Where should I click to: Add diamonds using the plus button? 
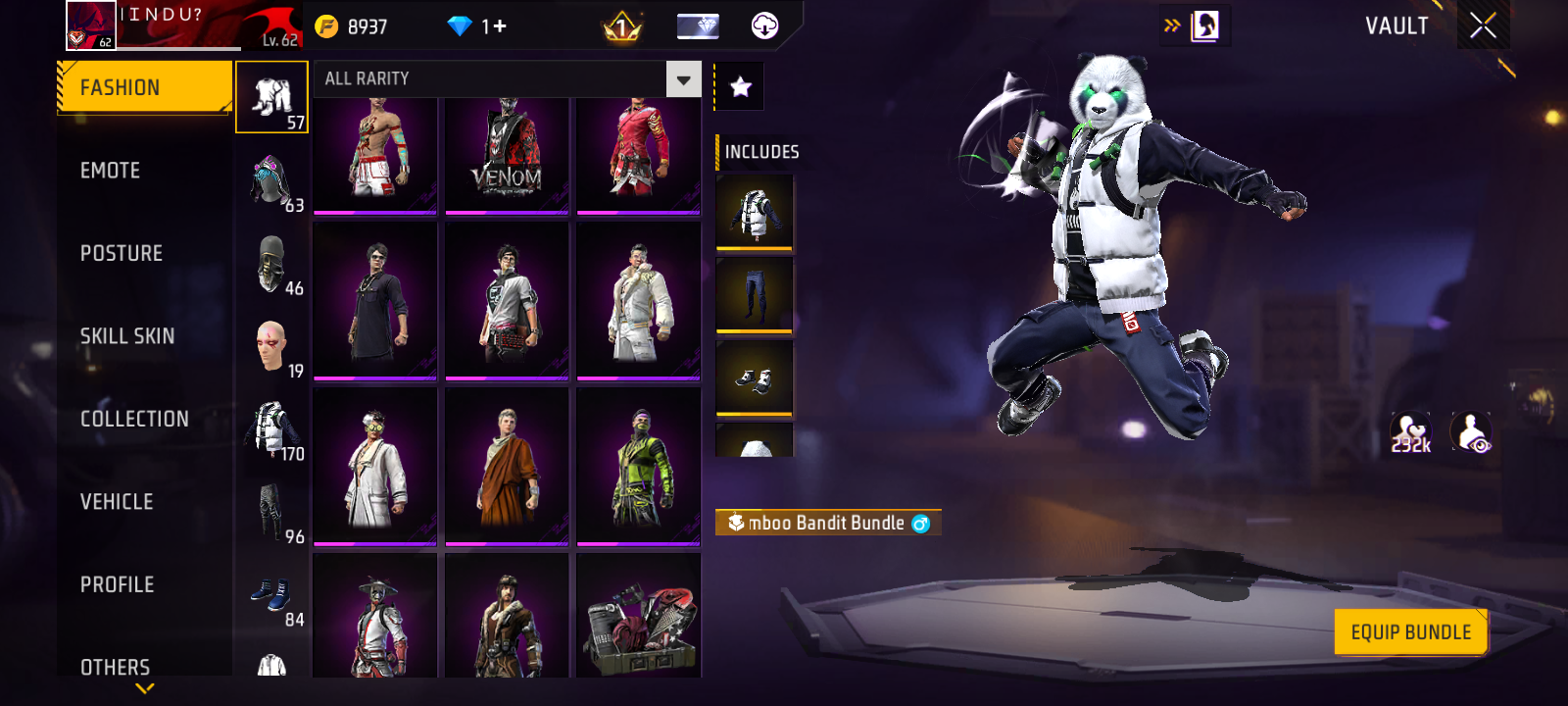pos(500,26)
